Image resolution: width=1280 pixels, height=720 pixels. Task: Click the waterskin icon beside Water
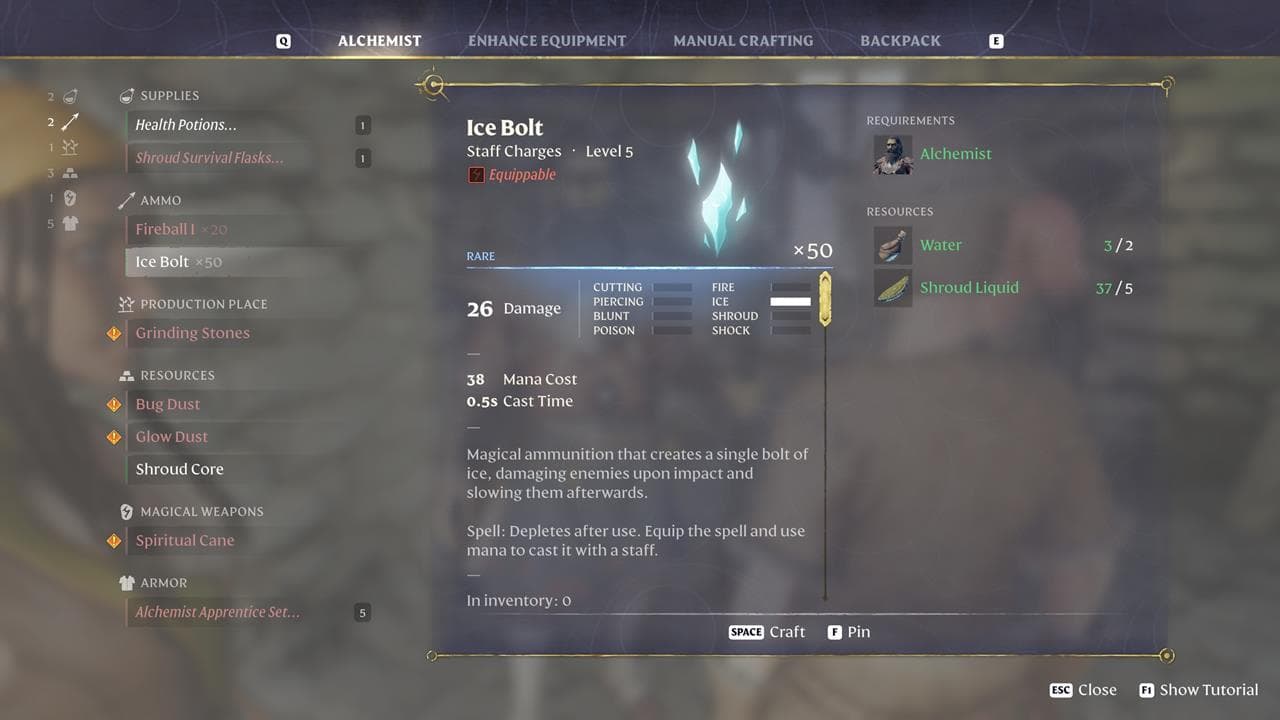tap(893, 245)
